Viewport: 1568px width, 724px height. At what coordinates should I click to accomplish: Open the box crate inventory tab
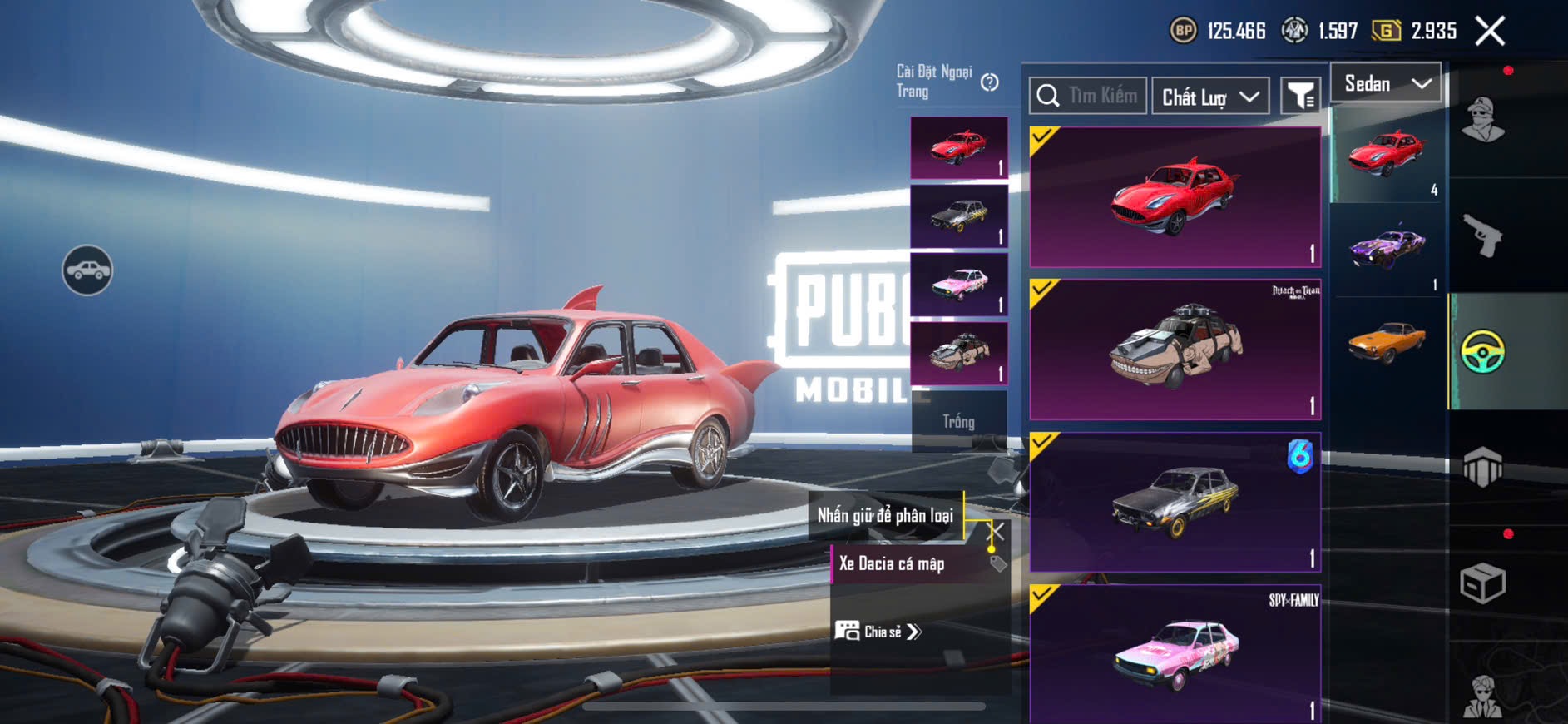click(x=1483, y=583)
